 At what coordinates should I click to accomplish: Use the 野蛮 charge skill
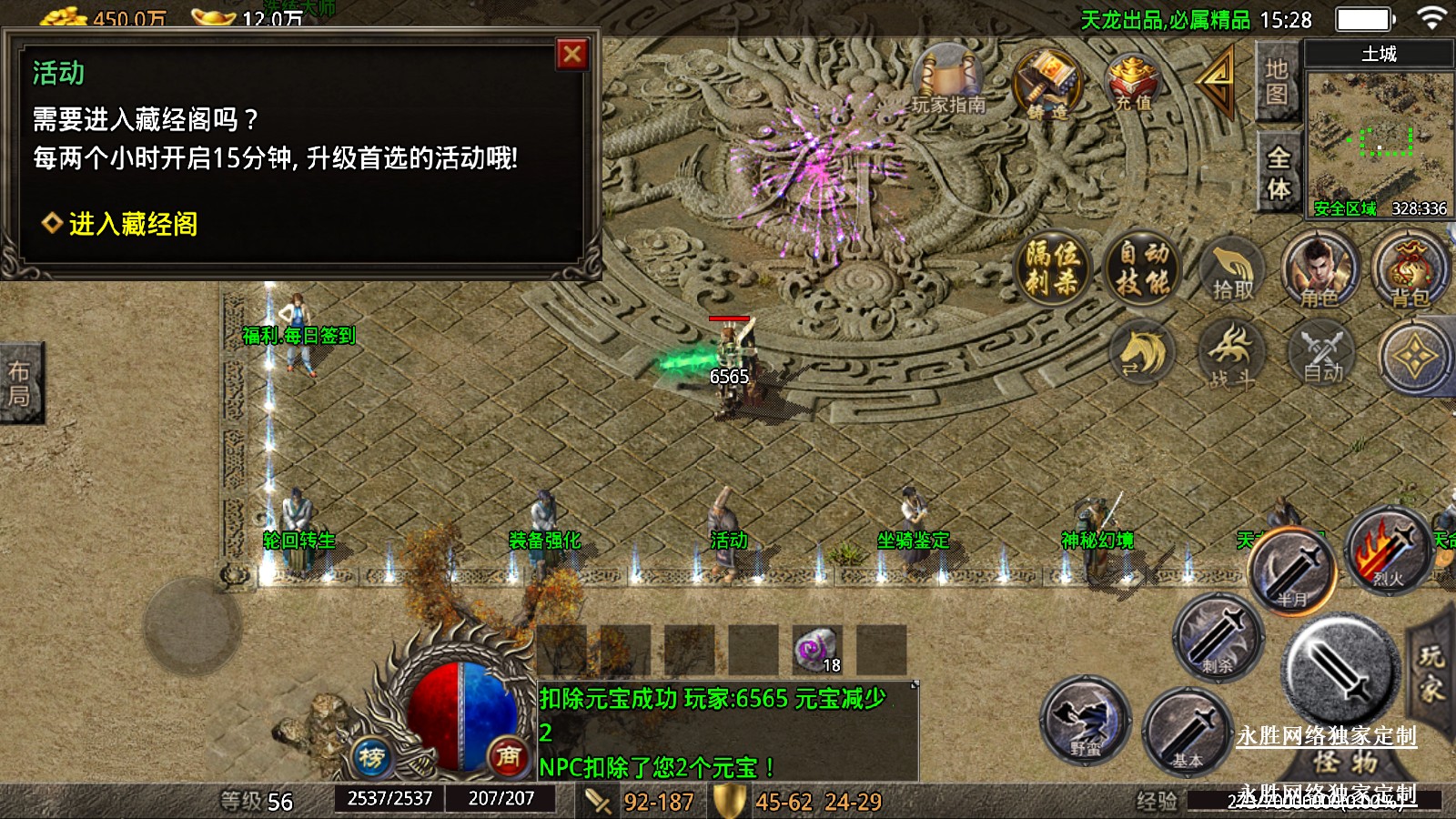(x=1086, y=721)
